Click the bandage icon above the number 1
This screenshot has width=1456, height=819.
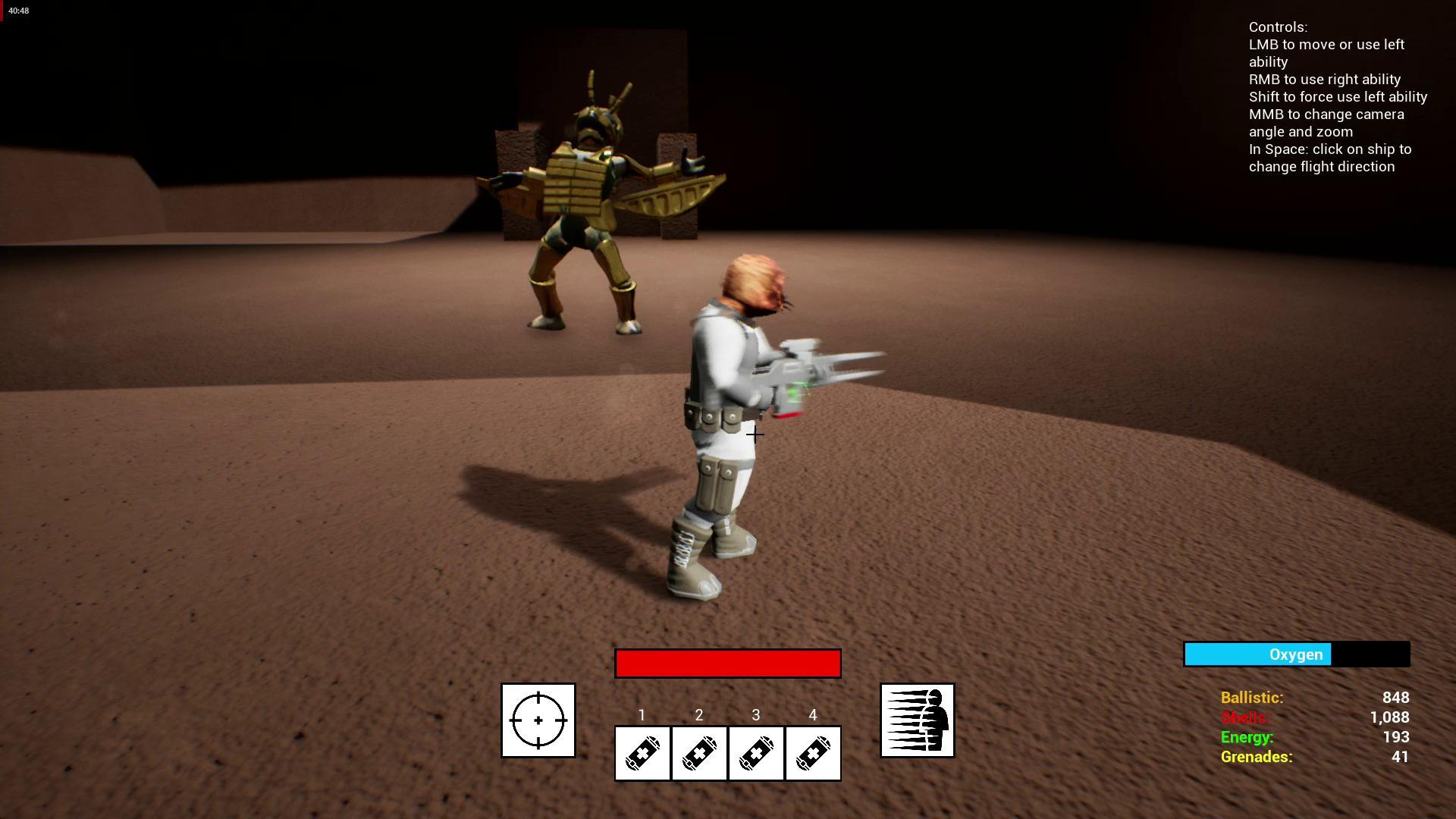[642, 753]
